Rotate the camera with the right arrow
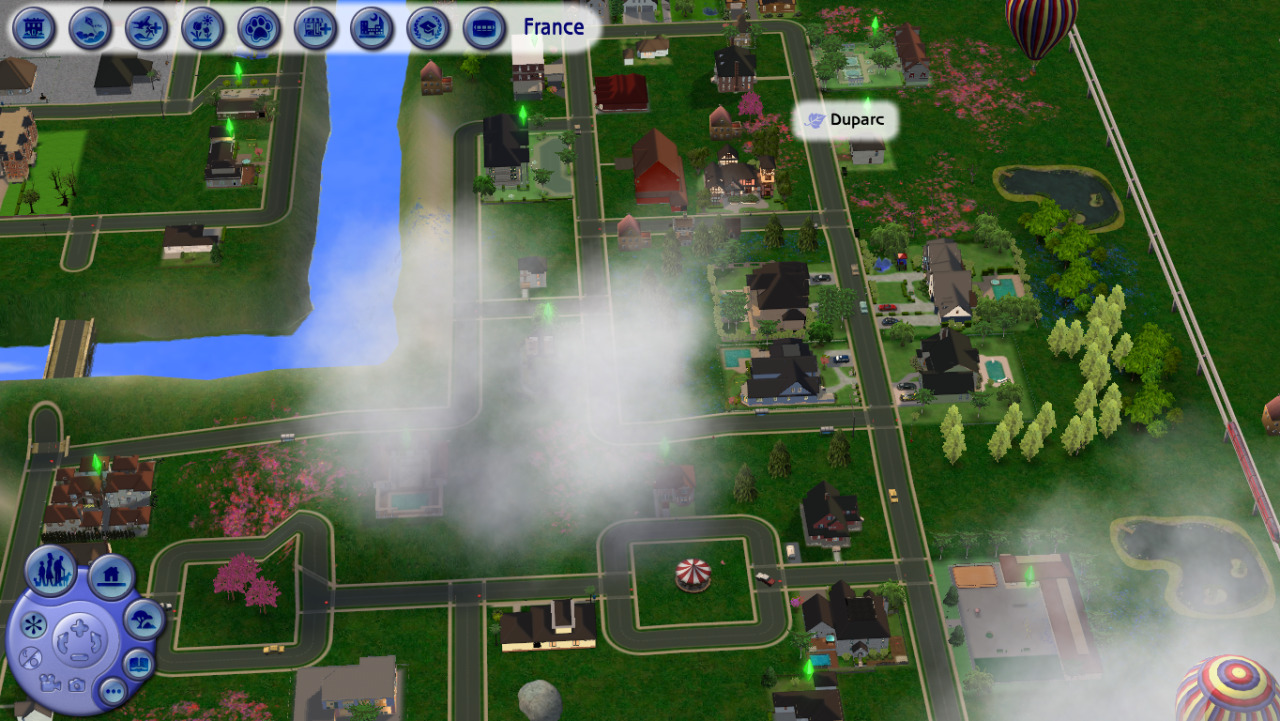1280x721 pixels. click(x=95, y=641)
